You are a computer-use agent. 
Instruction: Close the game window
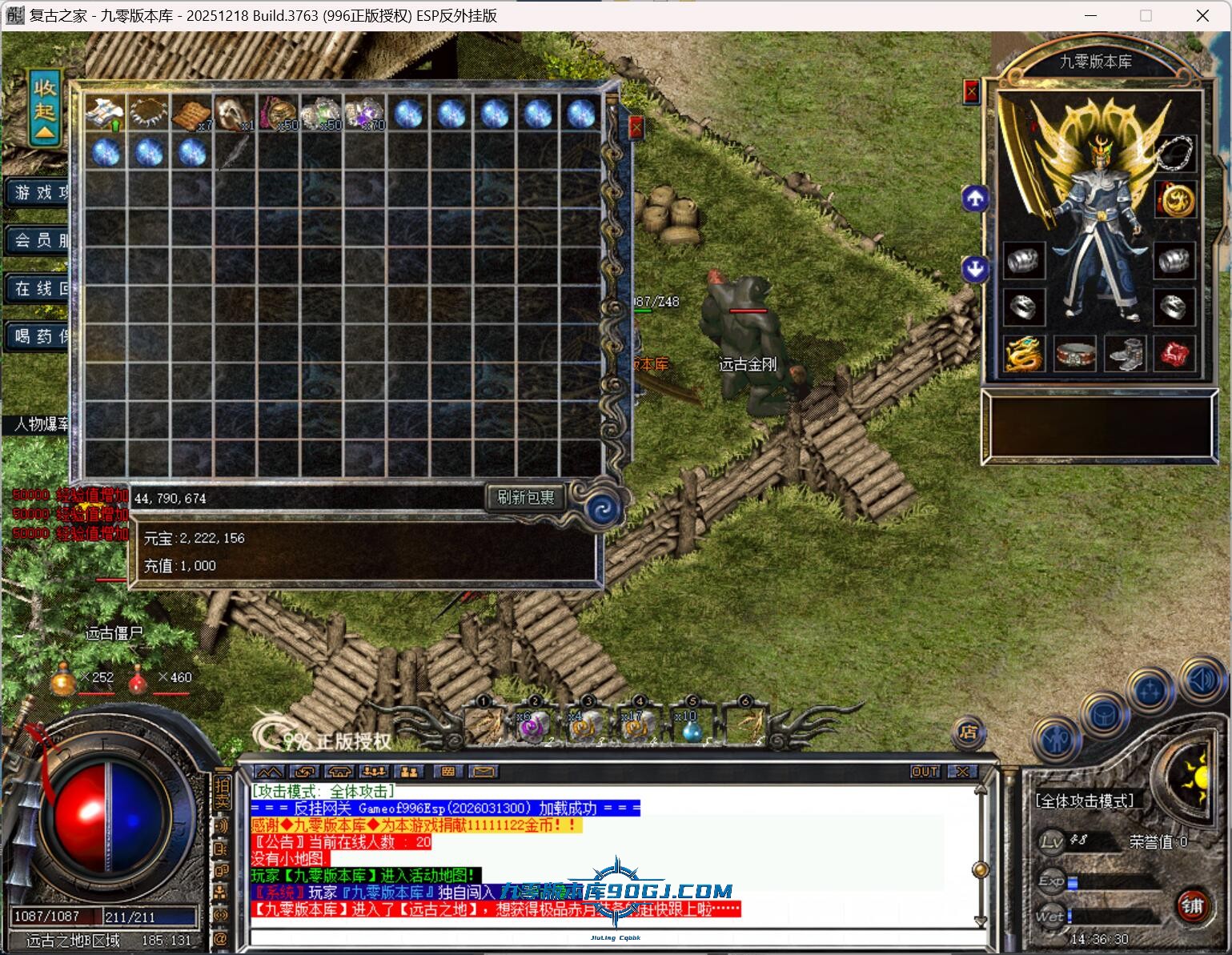pyautogui.click(x=1202, y=16)
